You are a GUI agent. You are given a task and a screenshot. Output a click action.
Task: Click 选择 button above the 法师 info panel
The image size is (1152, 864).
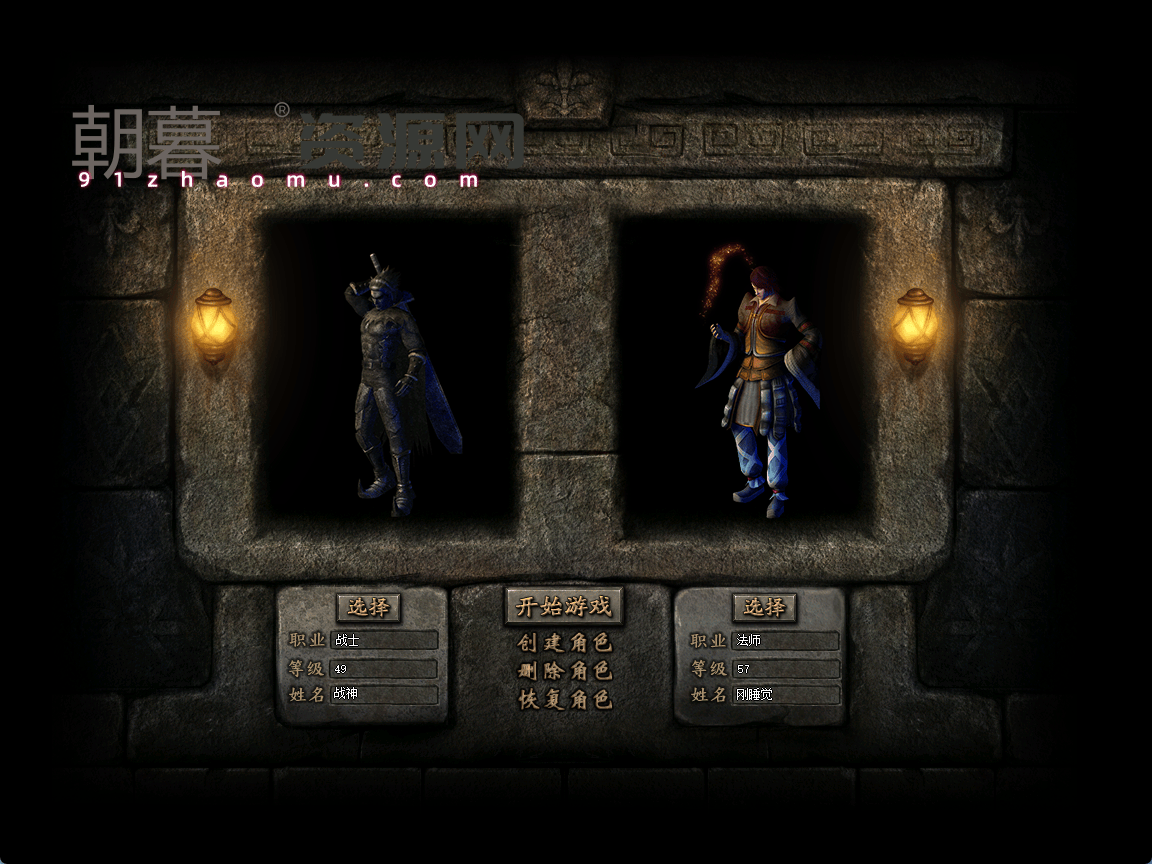coord(764,607)
